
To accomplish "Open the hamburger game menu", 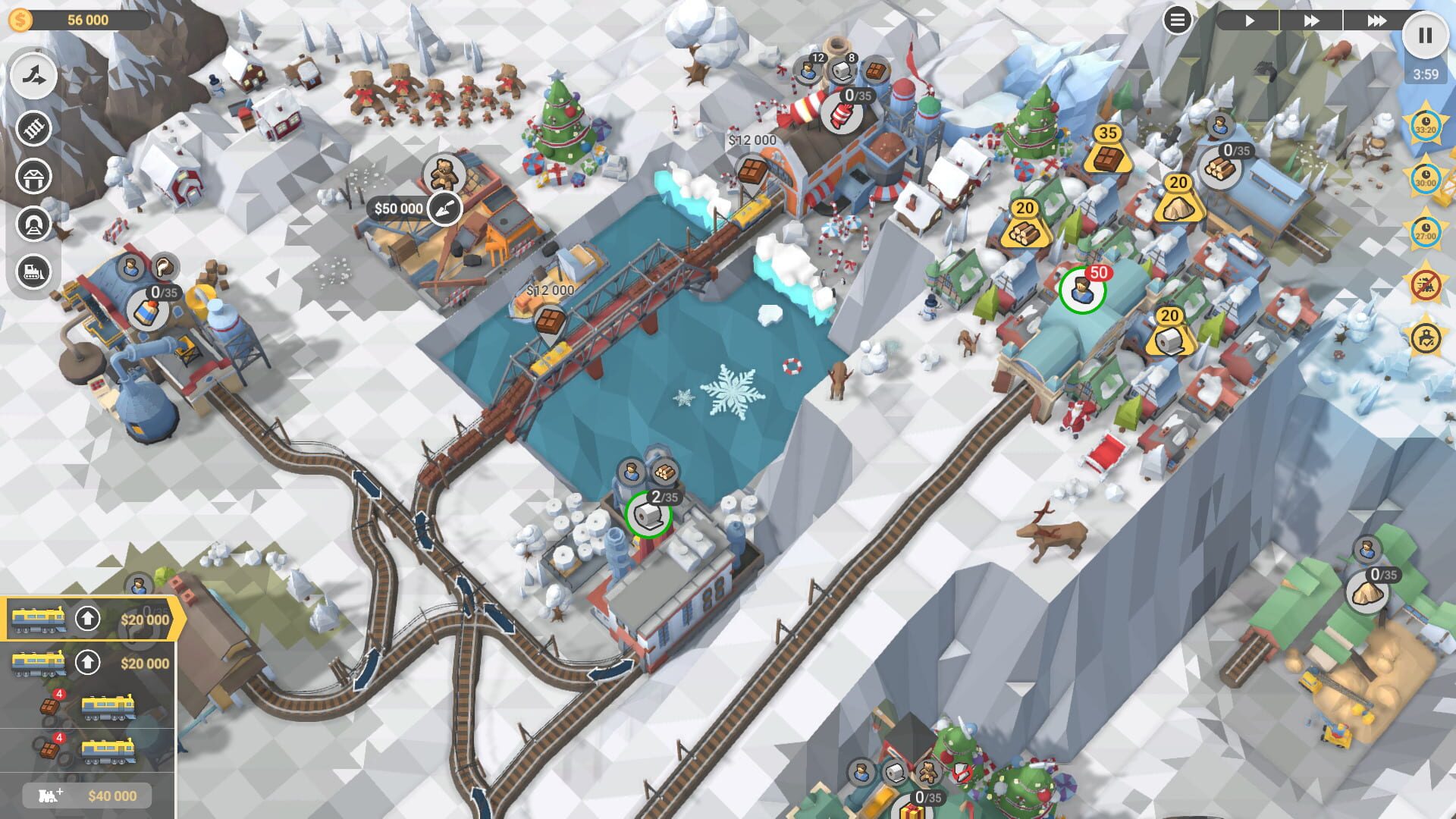I will [1177, 20].
